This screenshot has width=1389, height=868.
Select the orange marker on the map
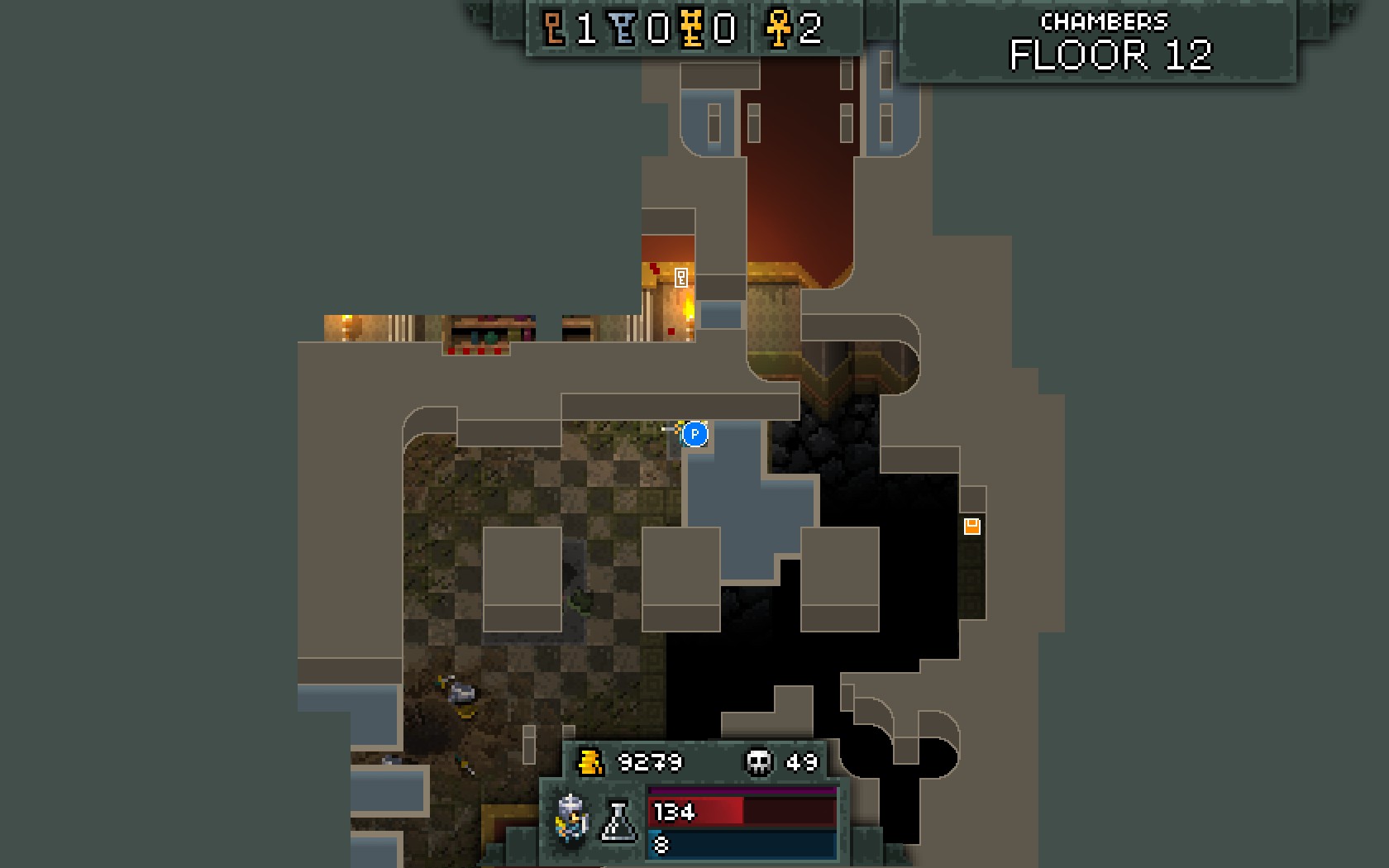pyautogui.click(x=972, y=527)
